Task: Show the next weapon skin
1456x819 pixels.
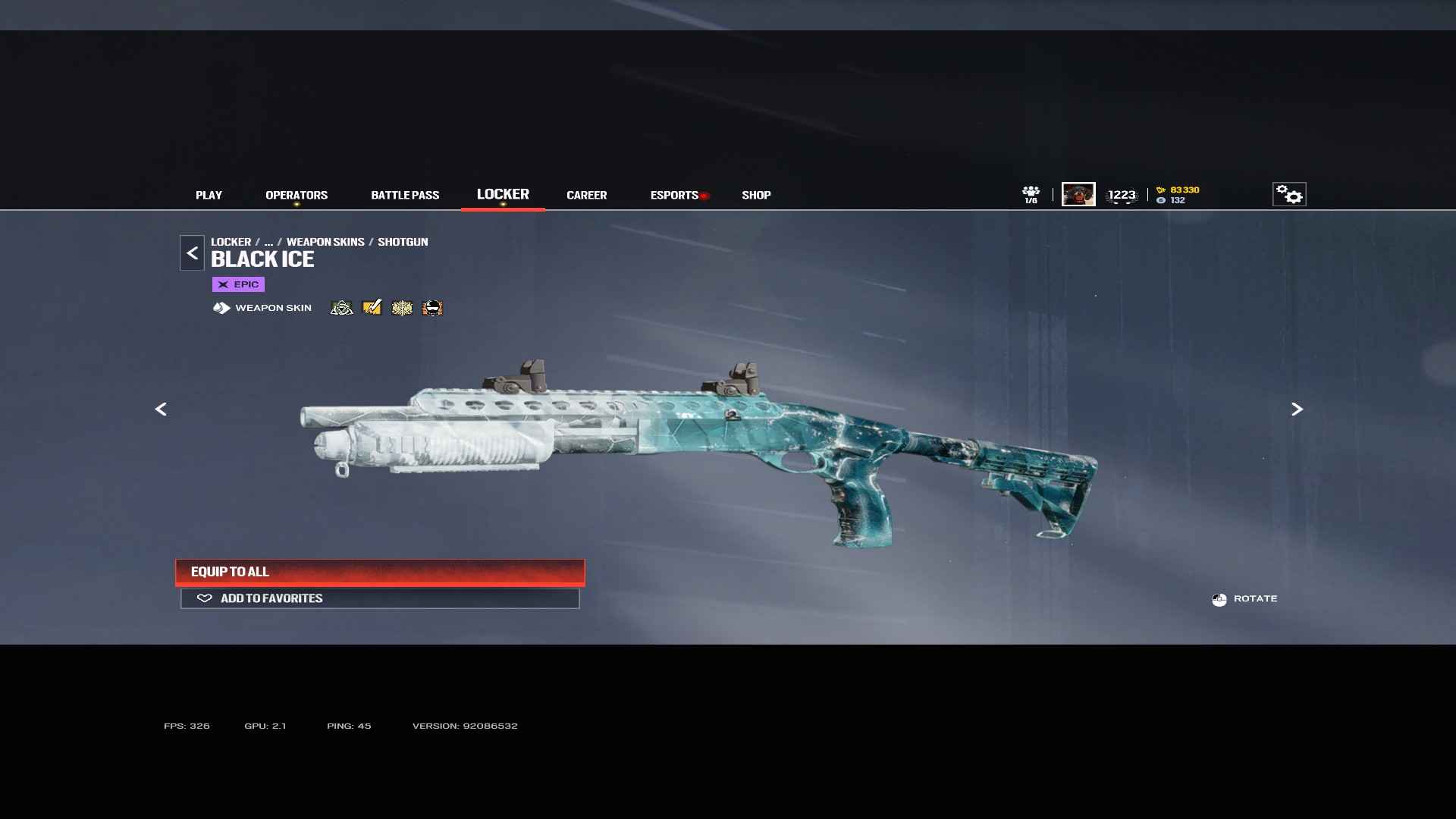Action: (1297, 409)
